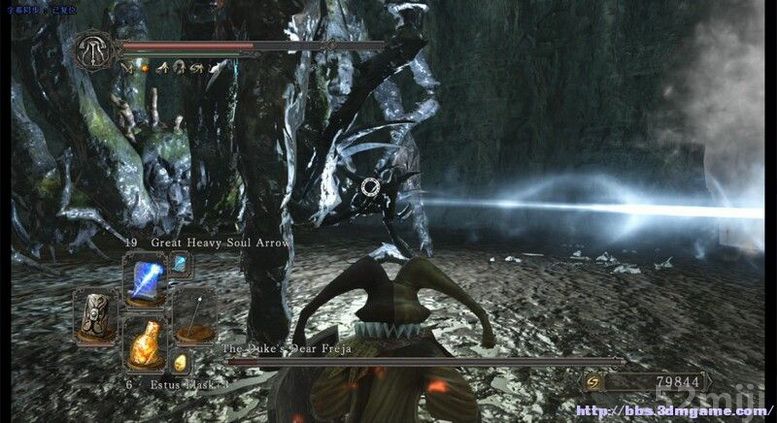Click the souls counter coin icon
This screenshot has height=423, width=777.
point(593,381)
